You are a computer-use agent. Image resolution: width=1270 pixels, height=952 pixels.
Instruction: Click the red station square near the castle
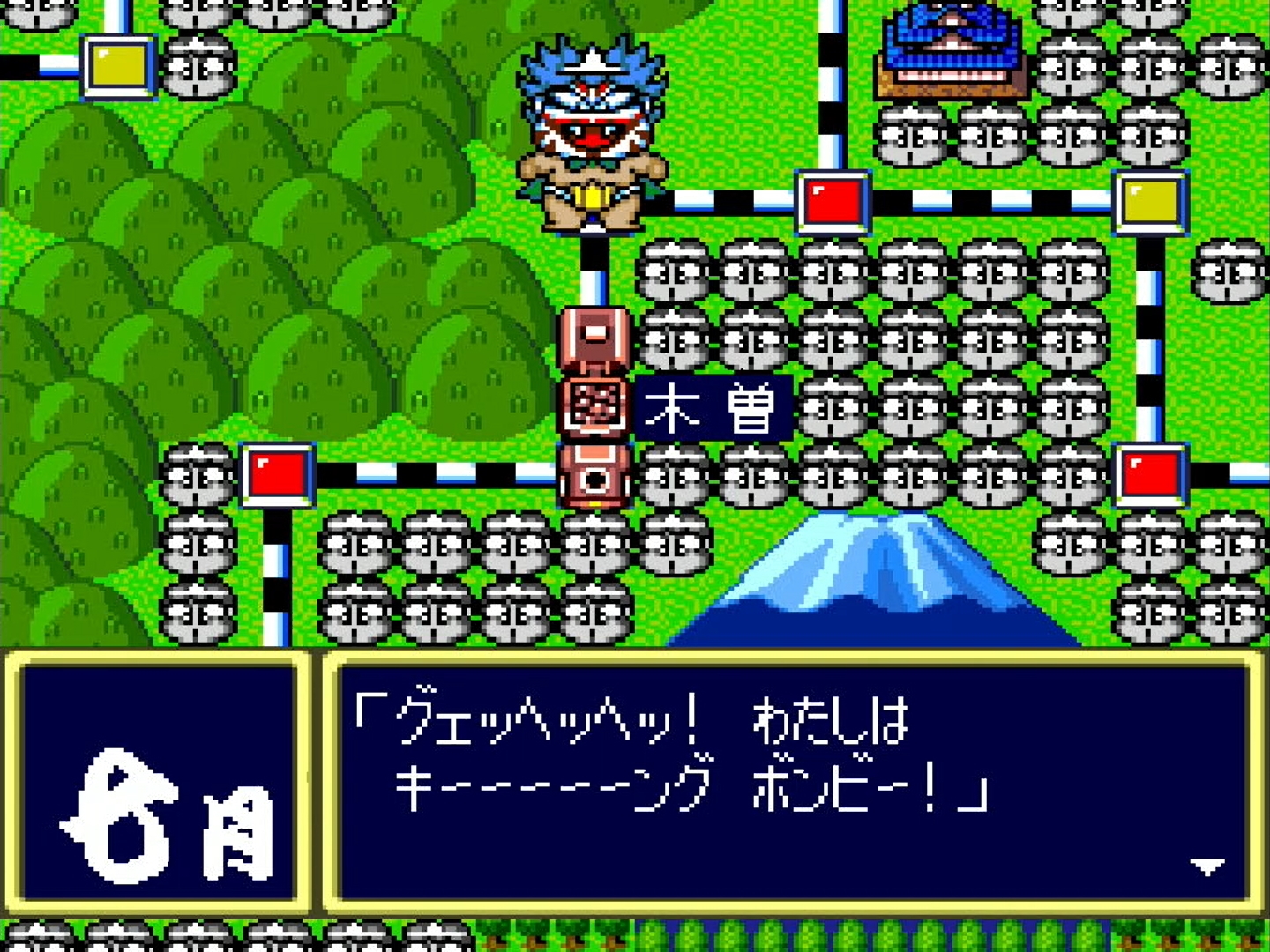click(833, 201)
